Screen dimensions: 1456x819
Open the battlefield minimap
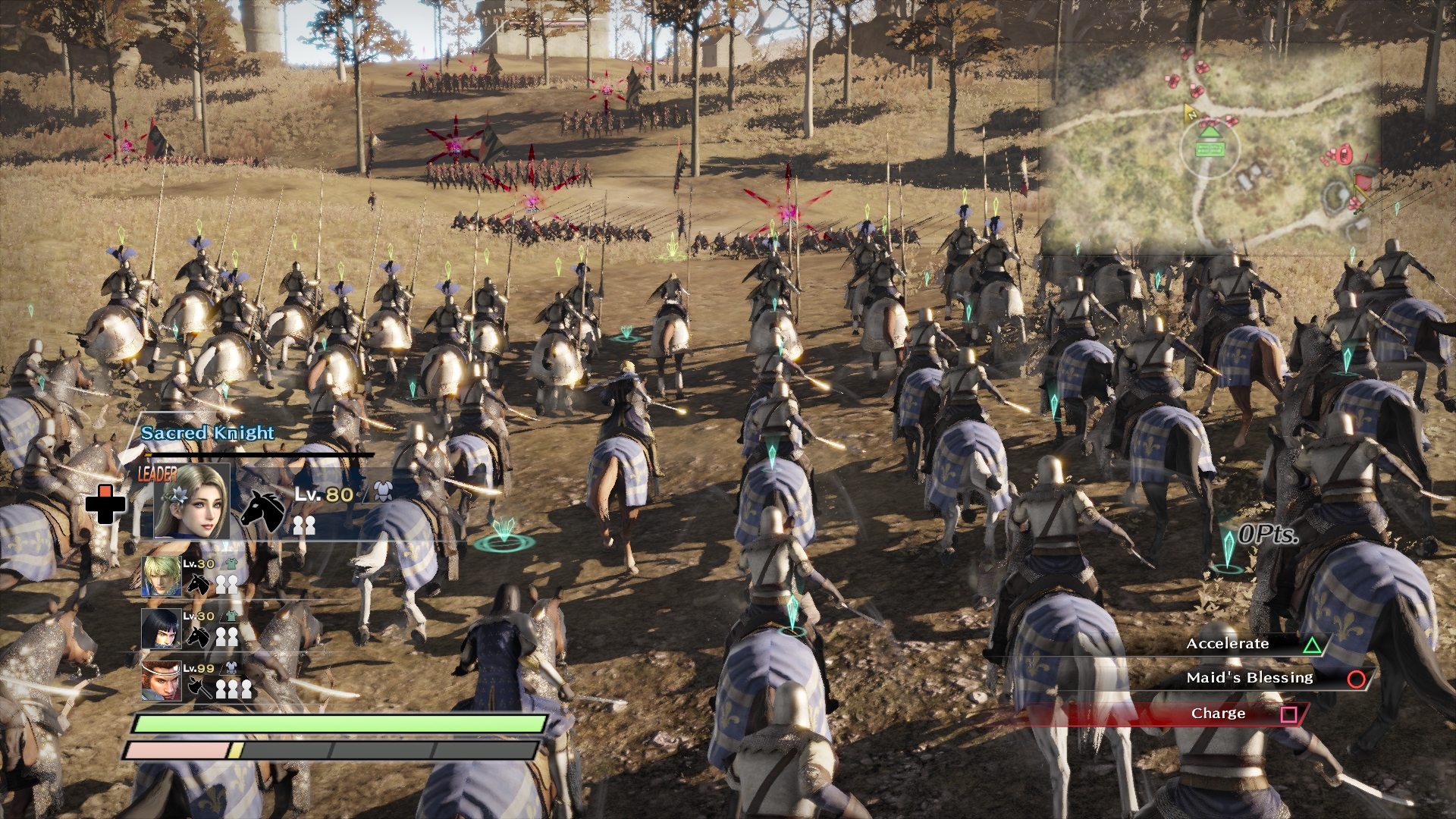pos(1213,144)
